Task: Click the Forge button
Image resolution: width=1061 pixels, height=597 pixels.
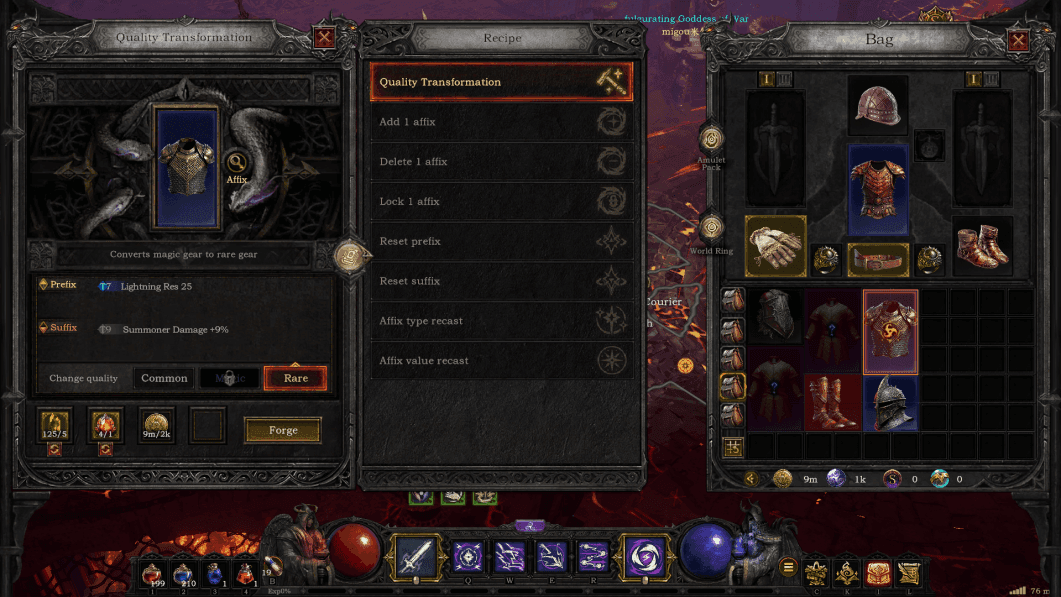Action: (283, 430)
